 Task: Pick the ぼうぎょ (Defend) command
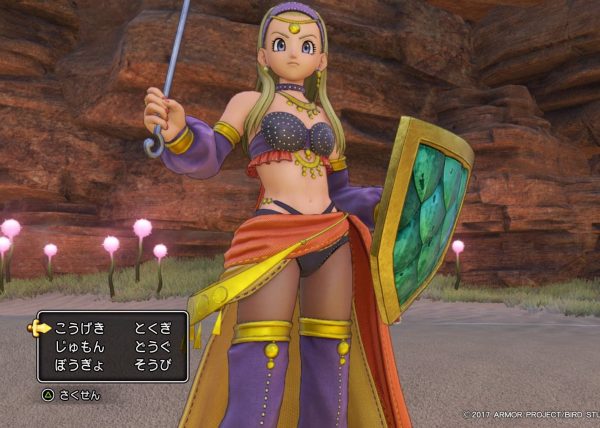[x=78, y=366]
